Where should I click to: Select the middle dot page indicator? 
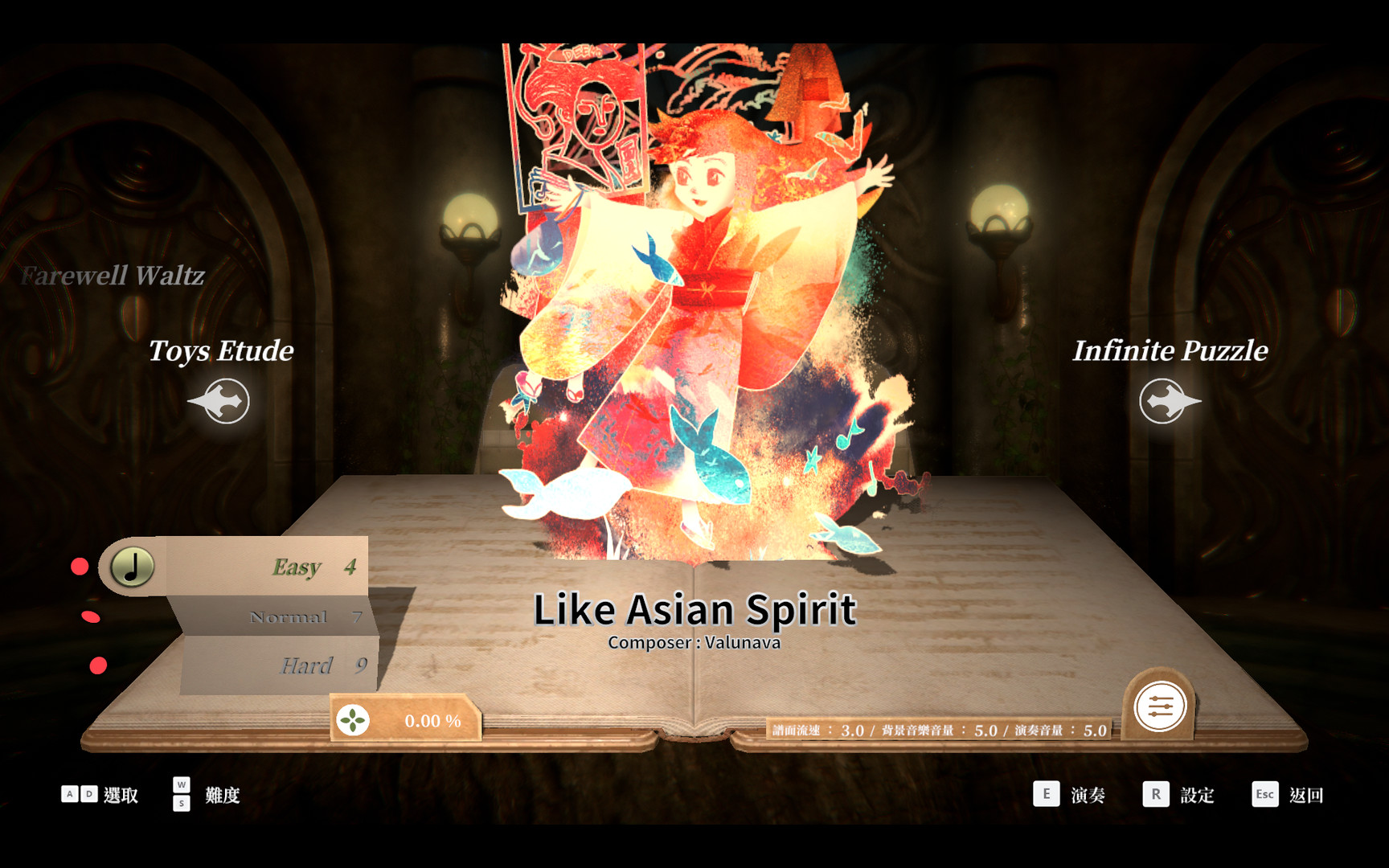point(91,616)
